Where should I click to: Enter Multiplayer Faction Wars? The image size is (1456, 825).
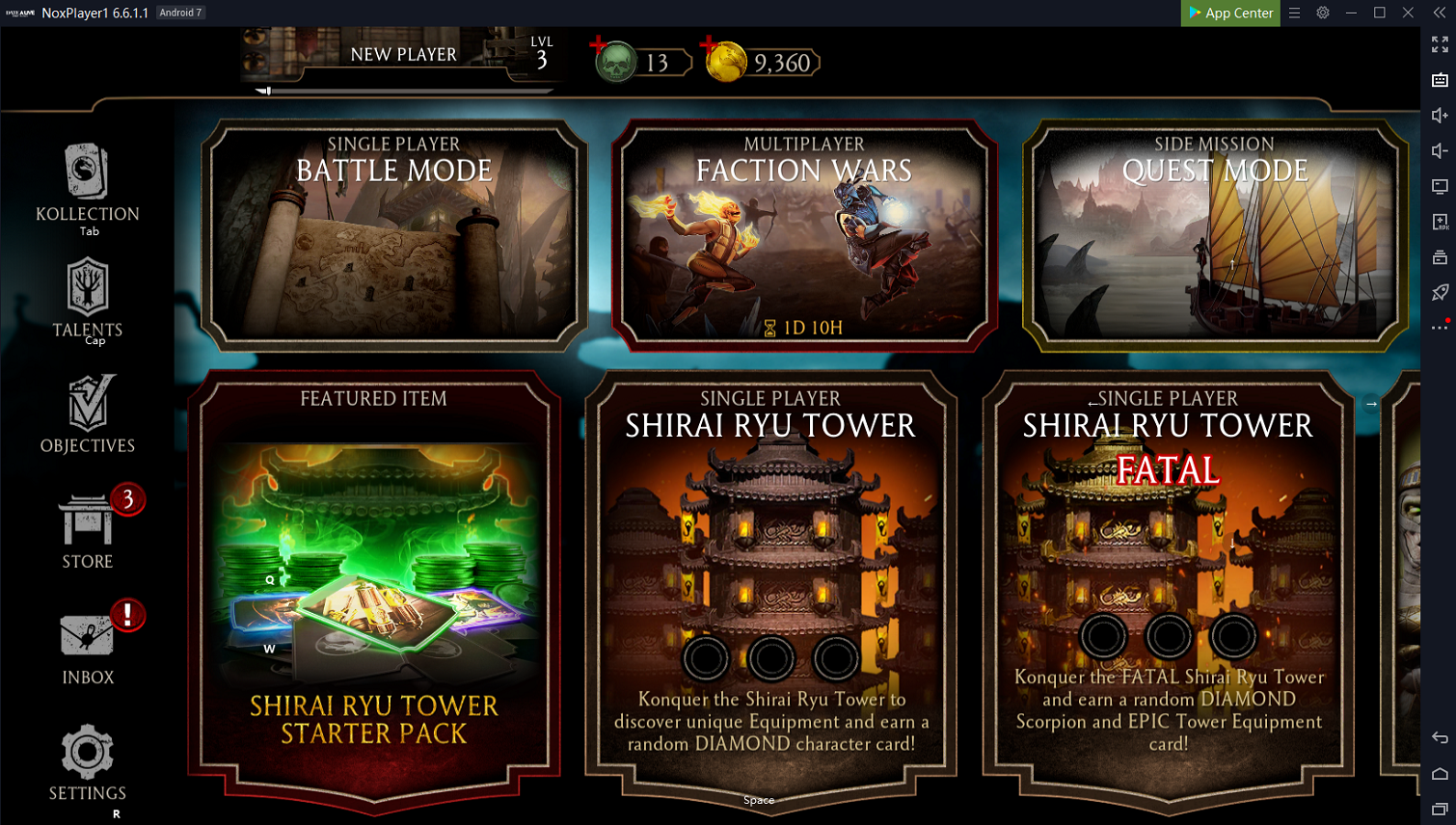tap(804, 234)
